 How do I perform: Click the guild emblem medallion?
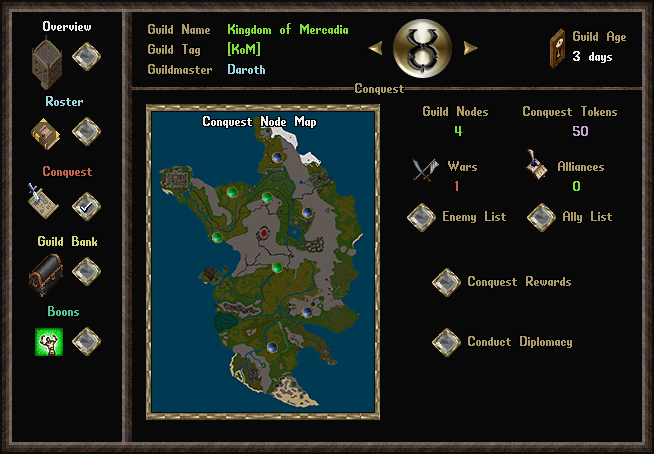pyautogui.click(x=422, y=46)
